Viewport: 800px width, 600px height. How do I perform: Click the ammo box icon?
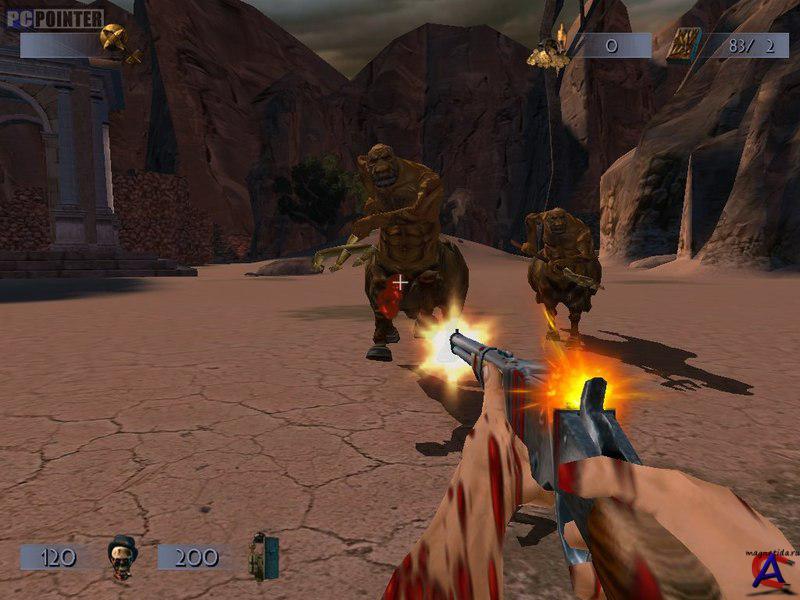point(684,46)
